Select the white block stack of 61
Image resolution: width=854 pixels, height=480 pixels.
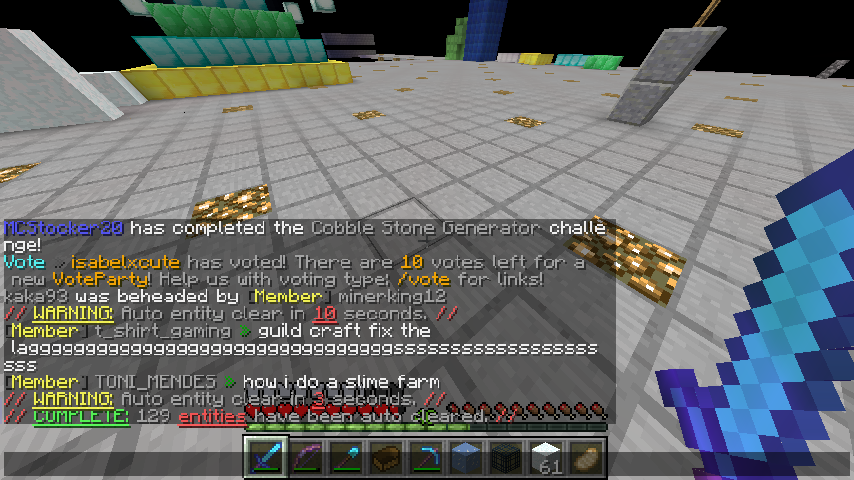tap(547, 458)
